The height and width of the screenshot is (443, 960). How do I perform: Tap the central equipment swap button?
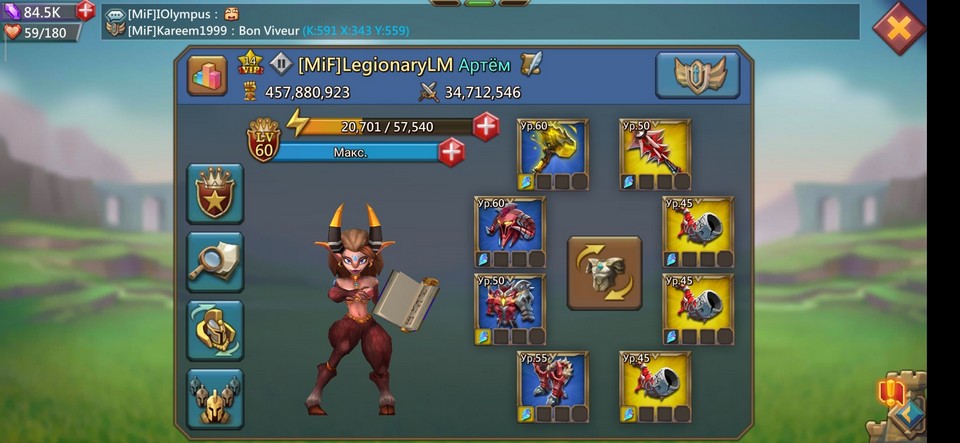[604, 272]
